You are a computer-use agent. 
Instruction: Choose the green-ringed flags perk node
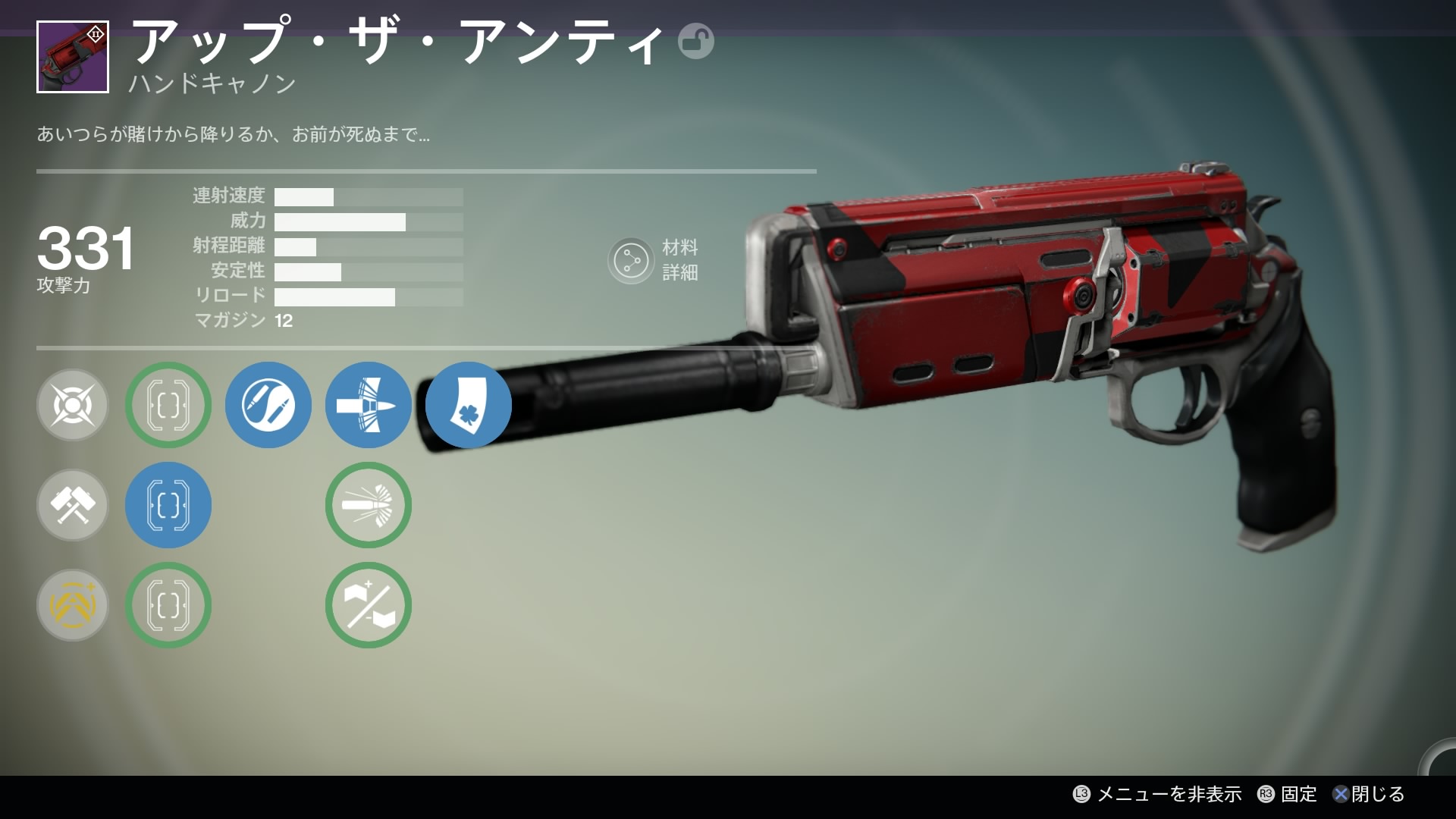[369, 605]
